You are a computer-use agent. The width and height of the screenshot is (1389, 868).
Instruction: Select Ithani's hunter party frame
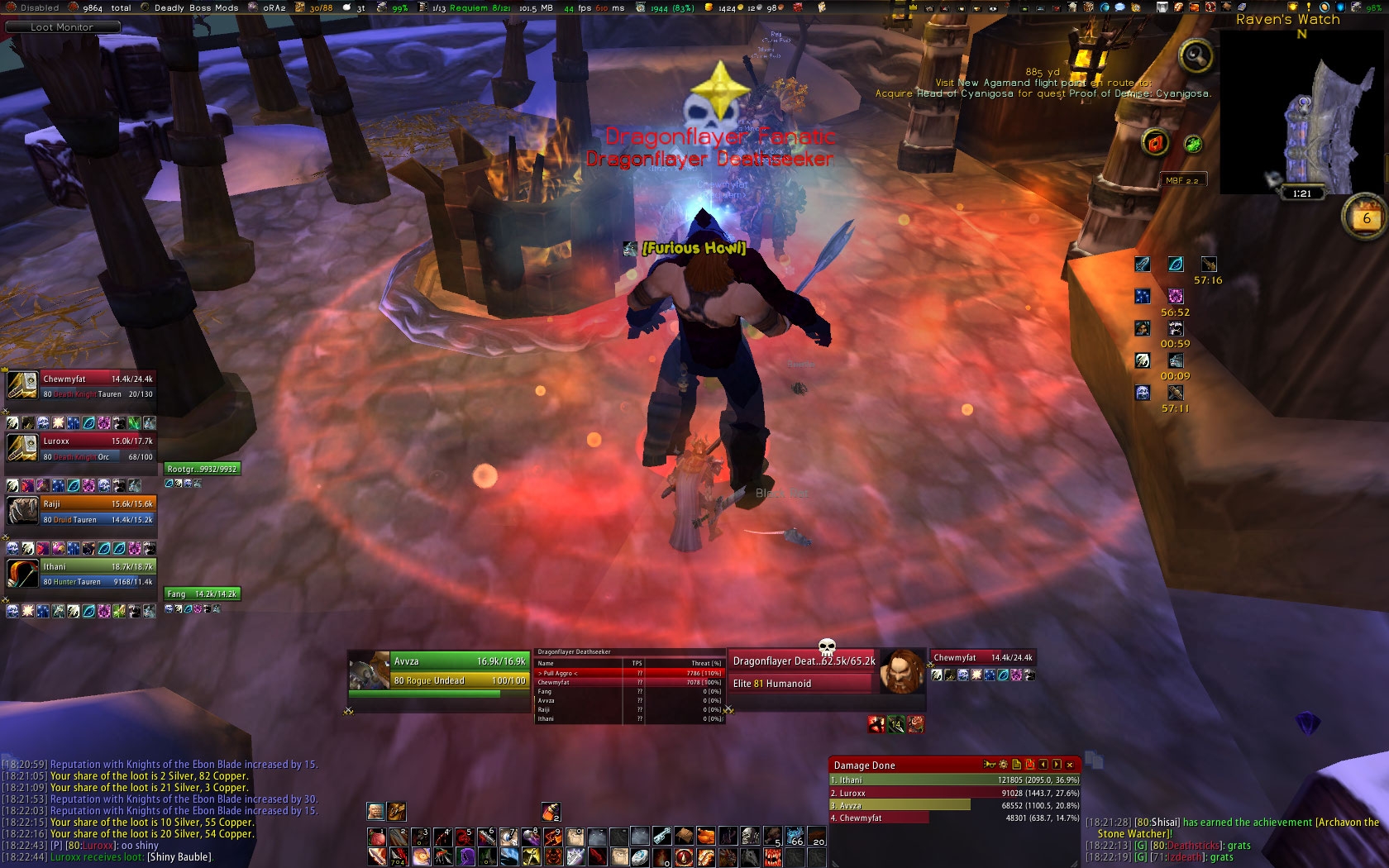(x=80, y=574)
